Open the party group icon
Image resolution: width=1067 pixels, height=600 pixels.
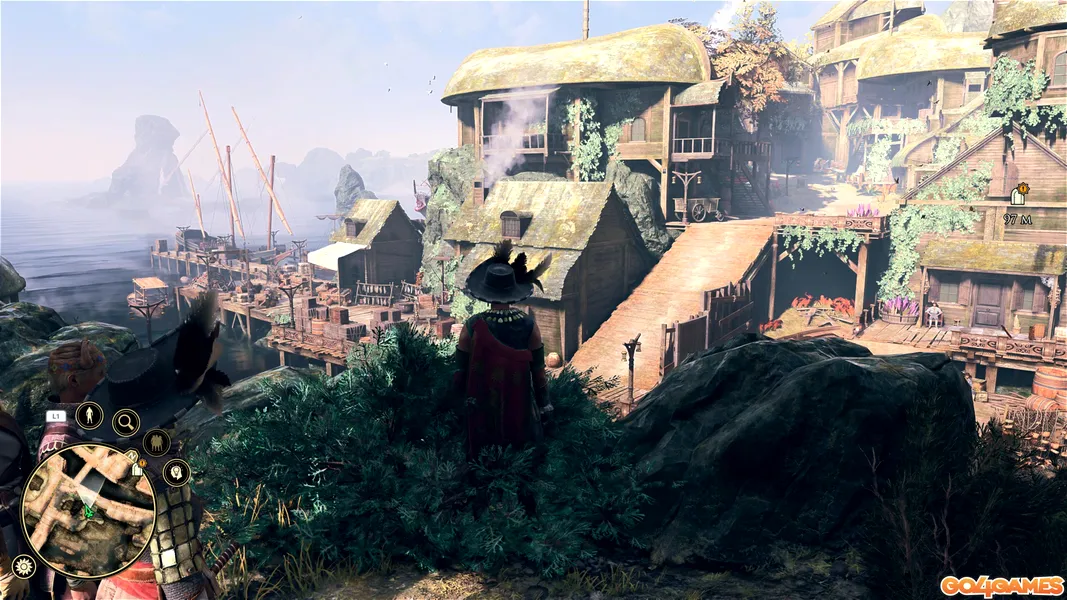point(156,442)
